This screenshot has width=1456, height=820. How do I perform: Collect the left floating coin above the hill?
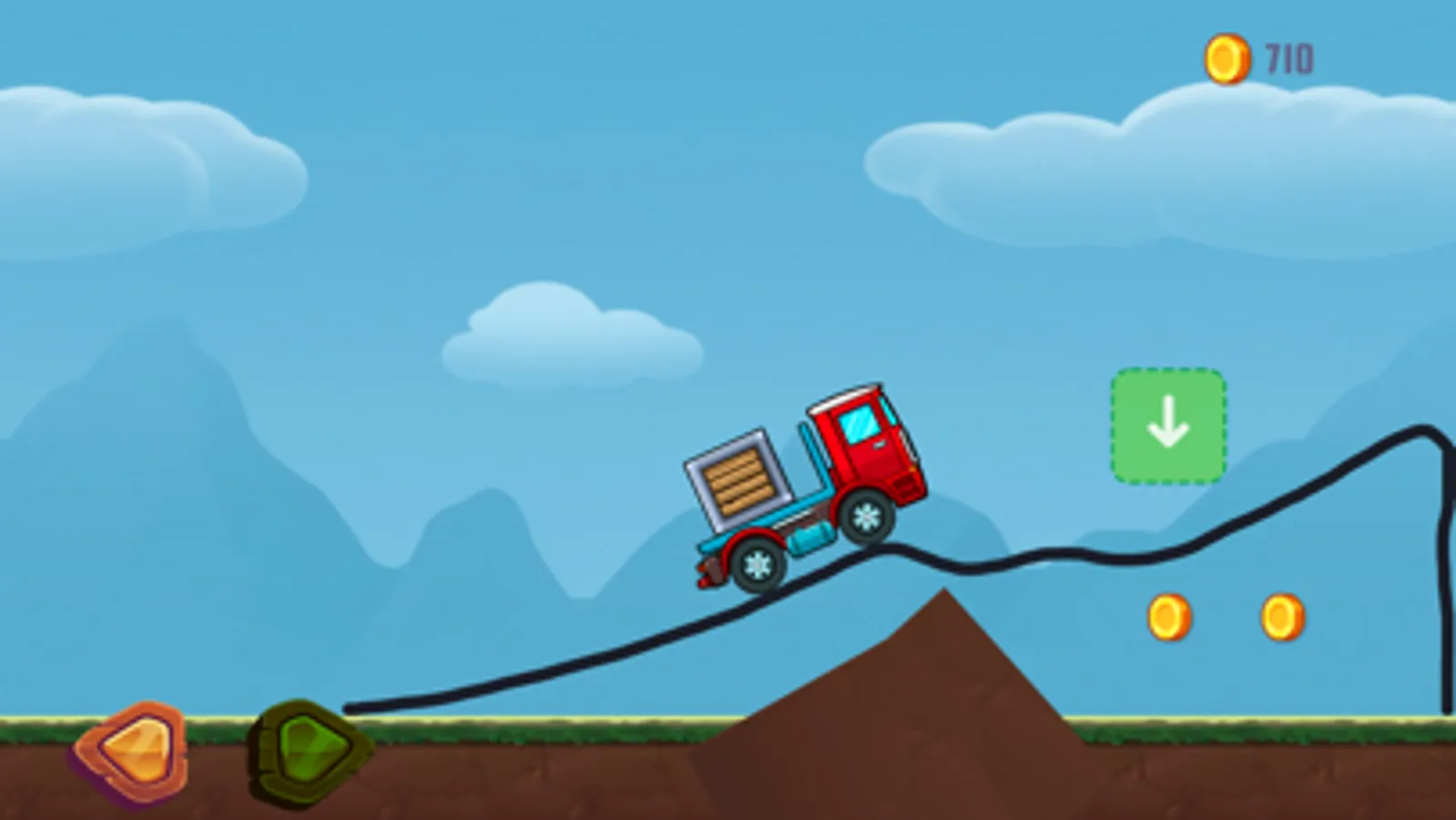point(1169,616)
